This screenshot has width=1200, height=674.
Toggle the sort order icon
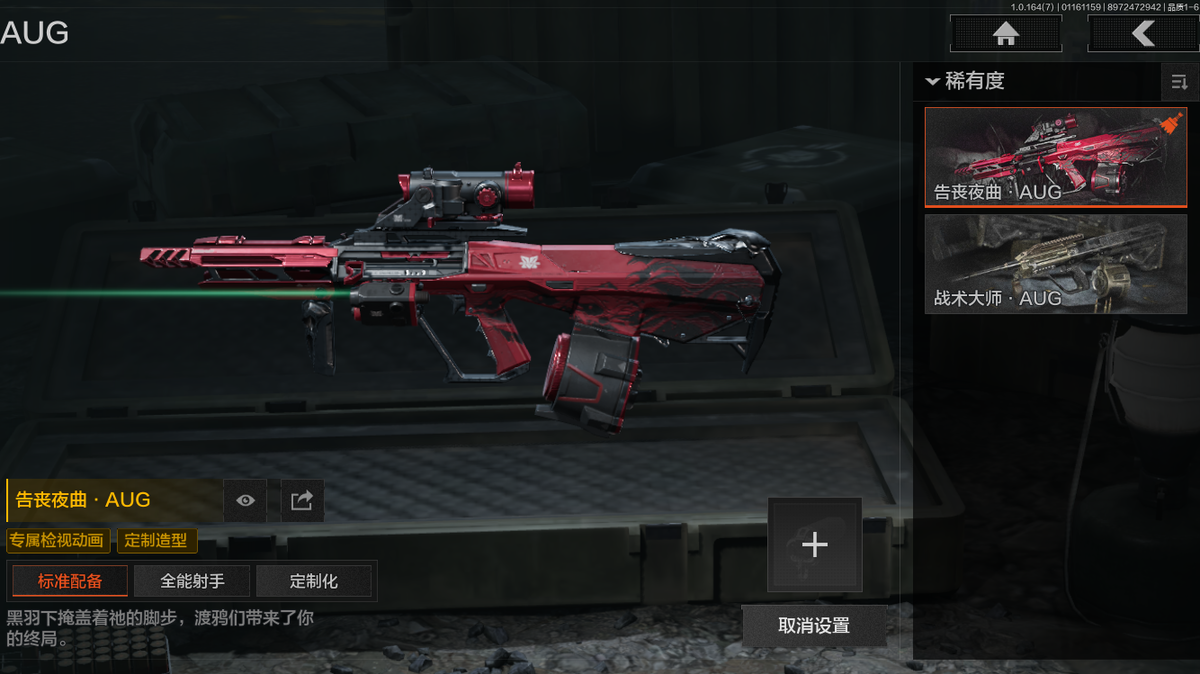pyautogui.click(x=1179, y=82)
